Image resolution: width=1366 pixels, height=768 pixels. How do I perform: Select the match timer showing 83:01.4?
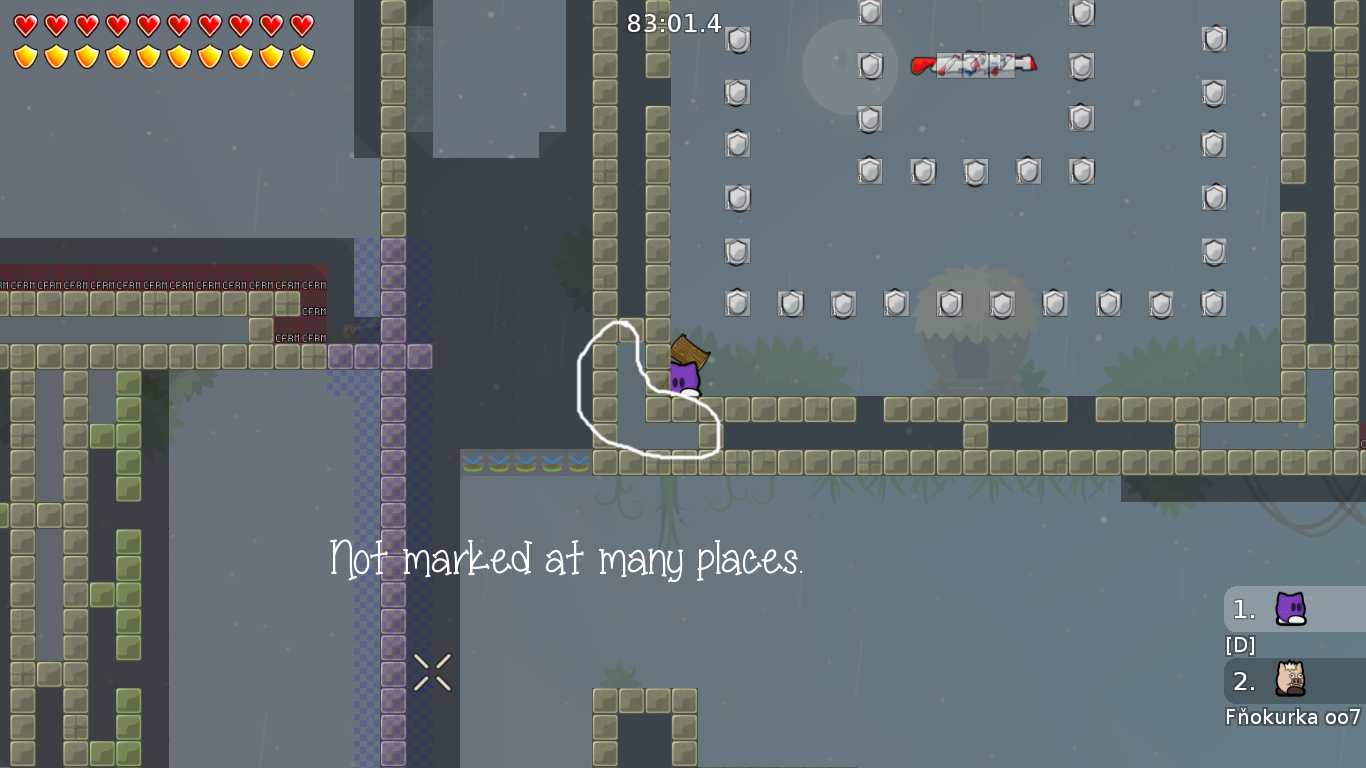coord(674,24)
